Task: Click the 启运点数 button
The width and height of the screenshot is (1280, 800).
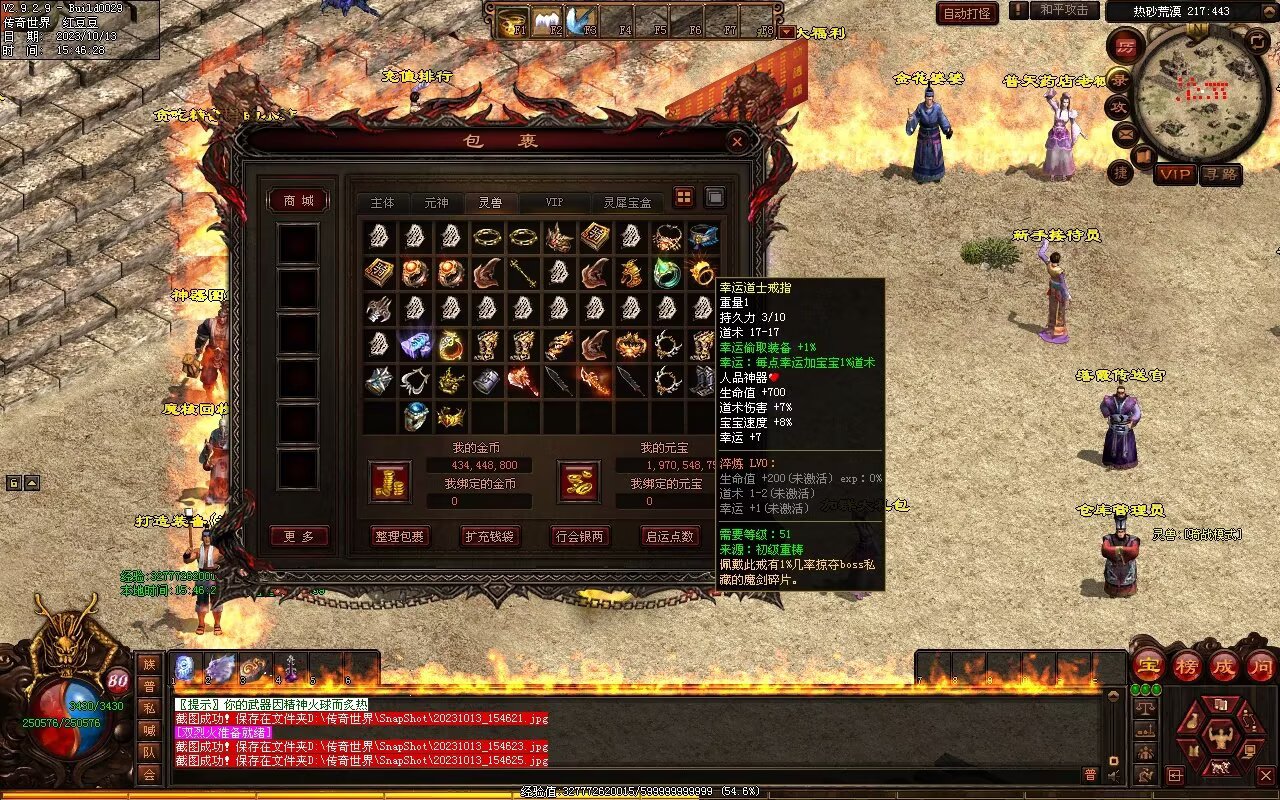Action: (x=669, y=536)
